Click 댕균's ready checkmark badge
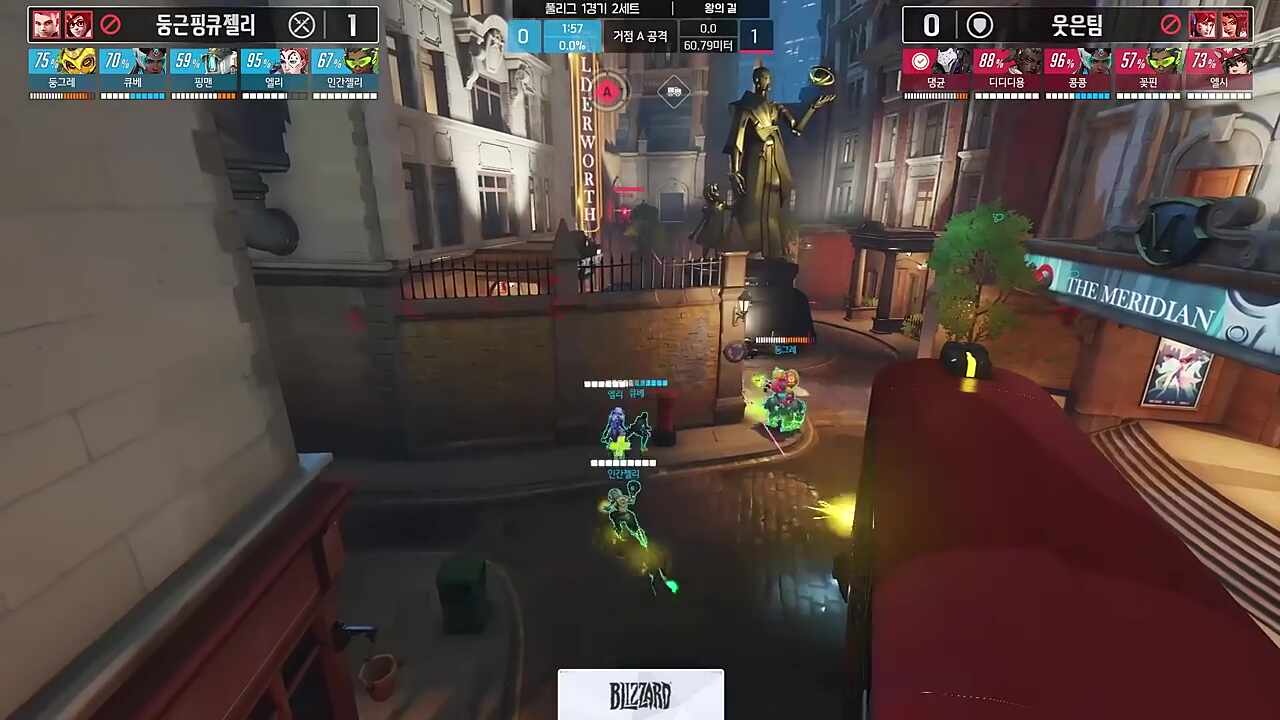Image resolution: width=1280 pixels, height=720 pixels. (920, 58)
